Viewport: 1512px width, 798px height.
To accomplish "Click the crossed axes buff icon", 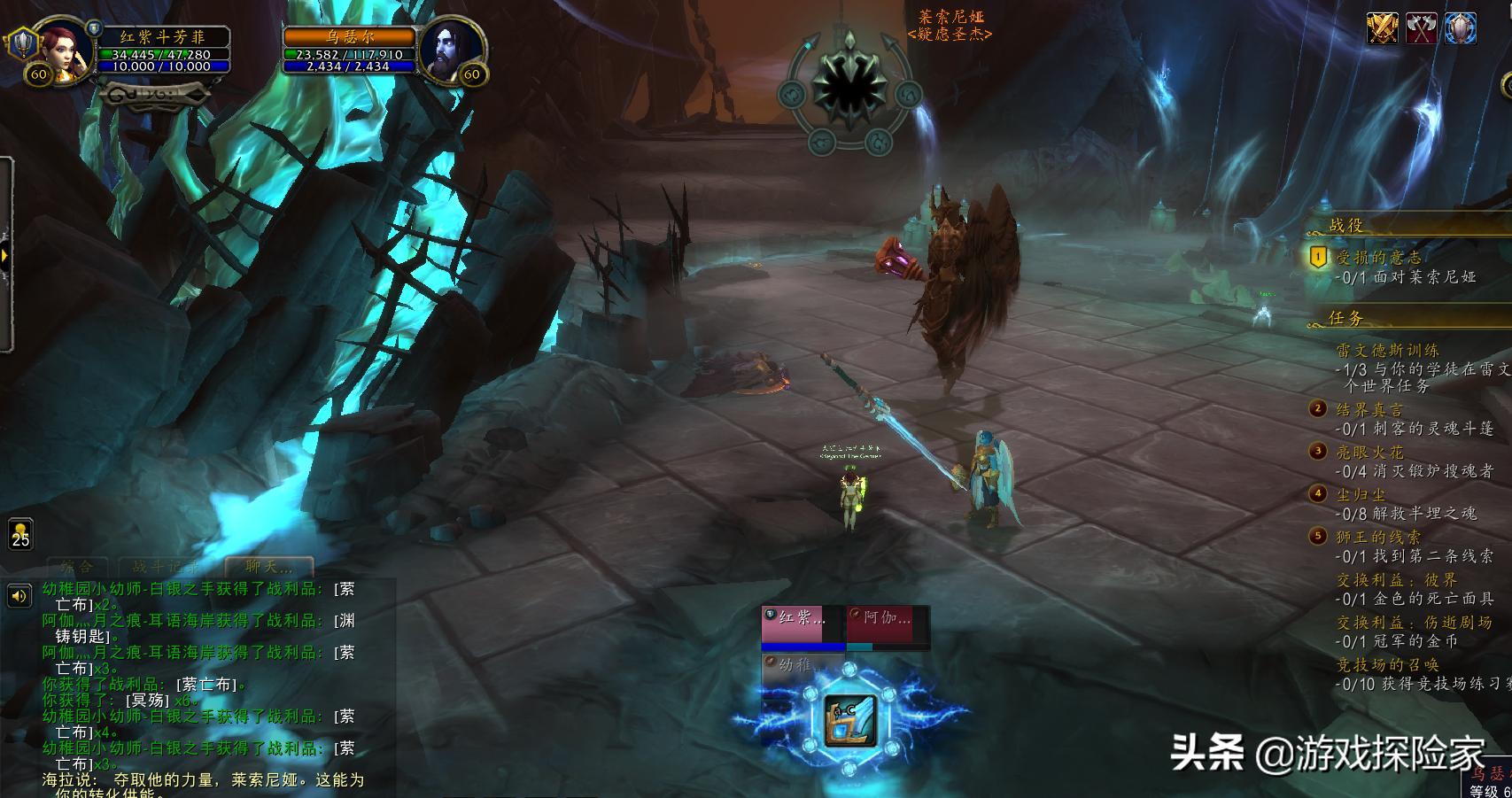I will click(1422, 28).
